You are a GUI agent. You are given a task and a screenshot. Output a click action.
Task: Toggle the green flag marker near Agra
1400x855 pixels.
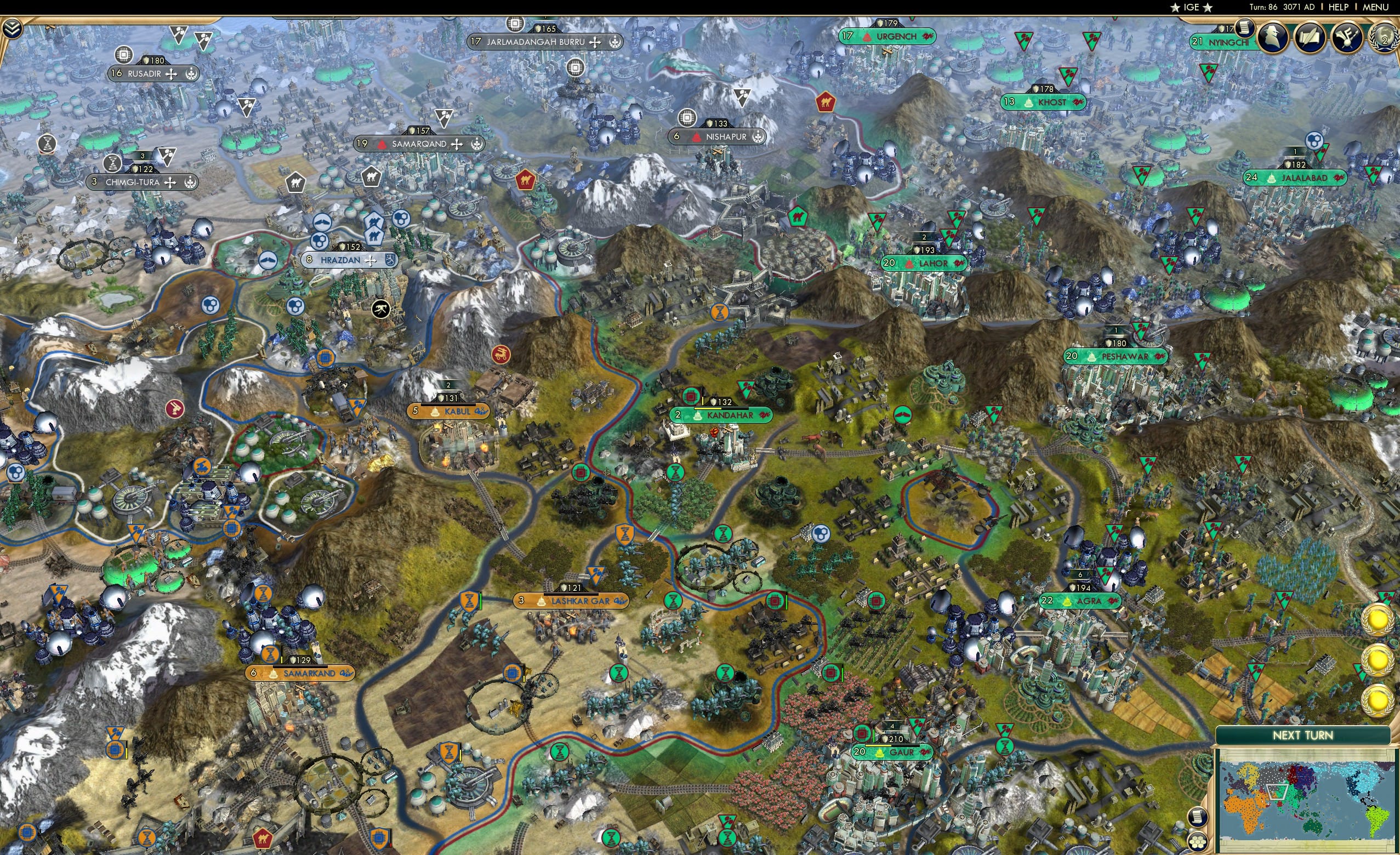[1105, 575]
